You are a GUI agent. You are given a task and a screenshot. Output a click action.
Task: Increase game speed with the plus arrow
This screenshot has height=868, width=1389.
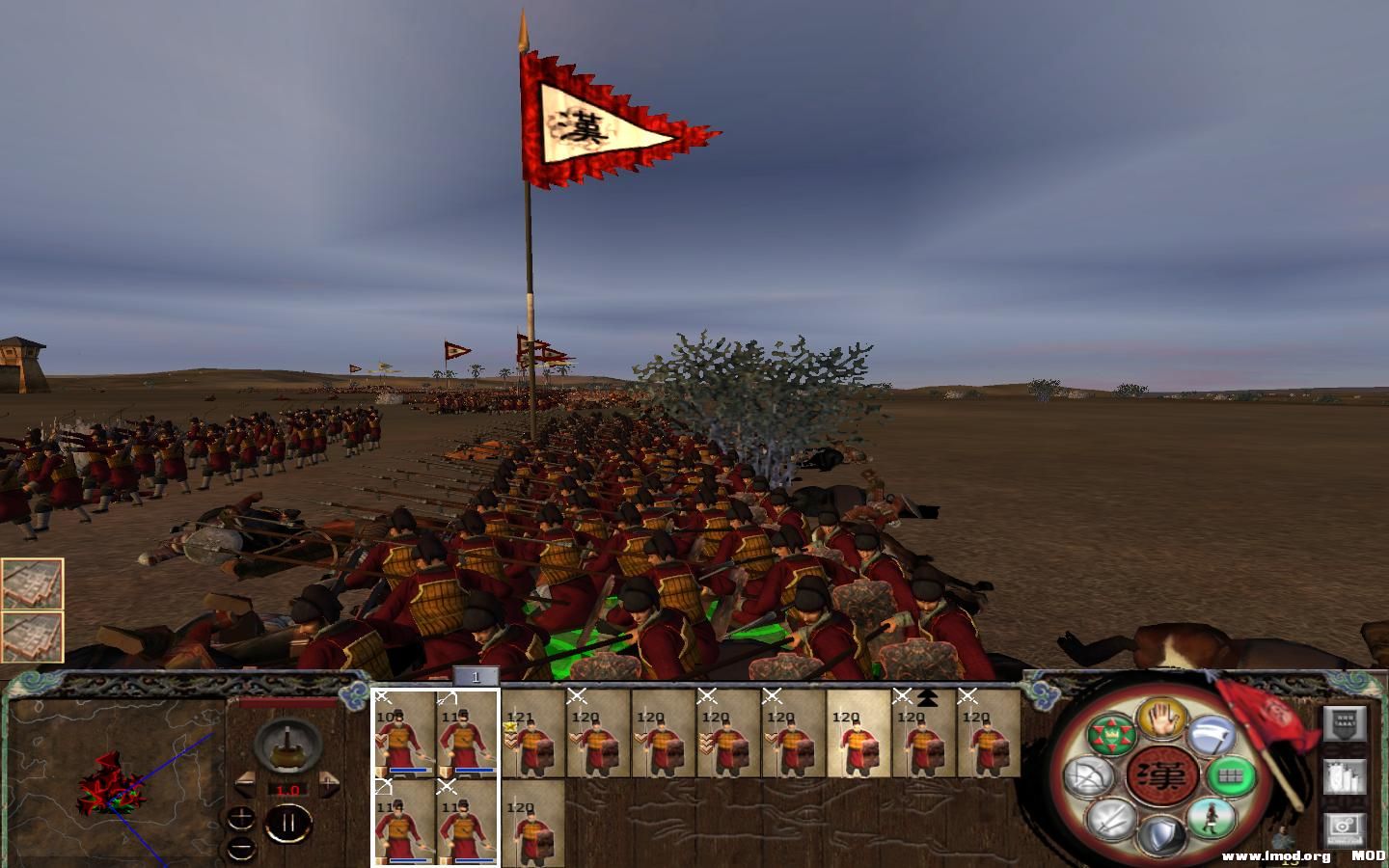click(x=329, y=785)
